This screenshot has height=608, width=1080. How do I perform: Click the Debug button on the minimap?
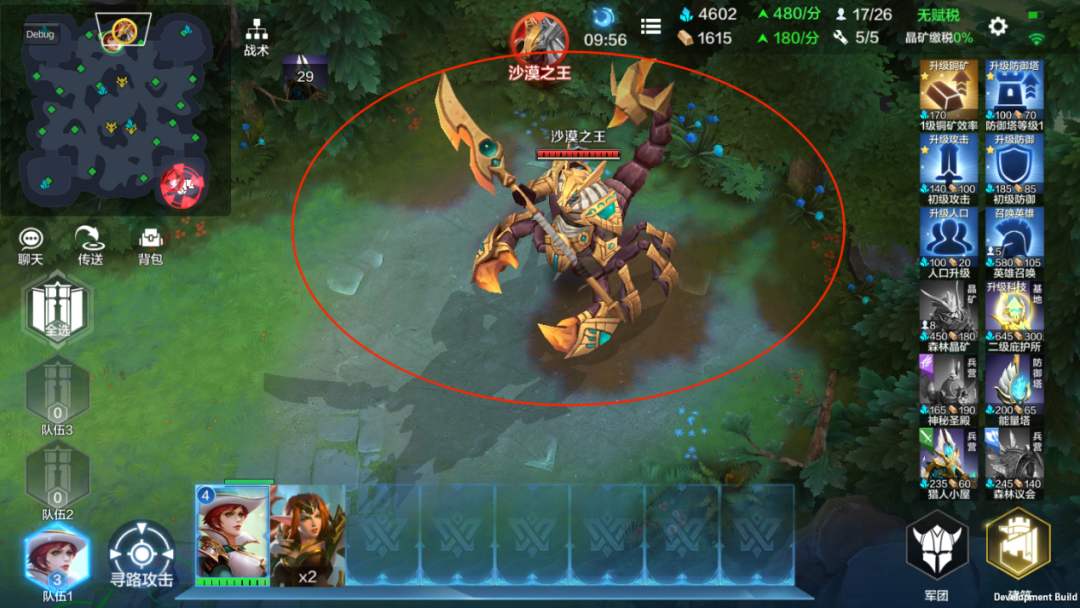coord(41,34)
